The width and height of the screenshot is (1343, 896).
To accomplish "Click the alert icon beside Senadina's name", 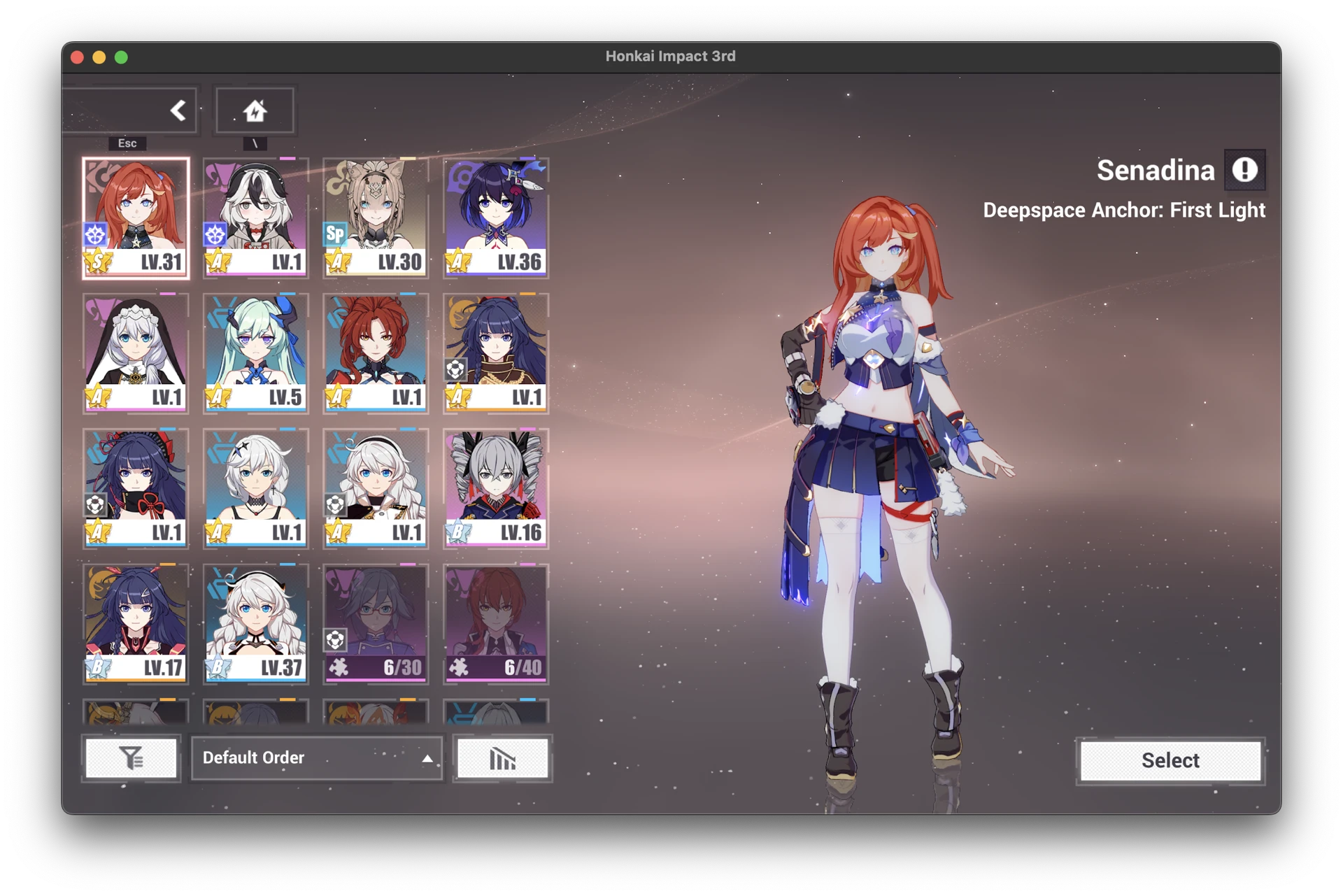I will [1245, 169].
